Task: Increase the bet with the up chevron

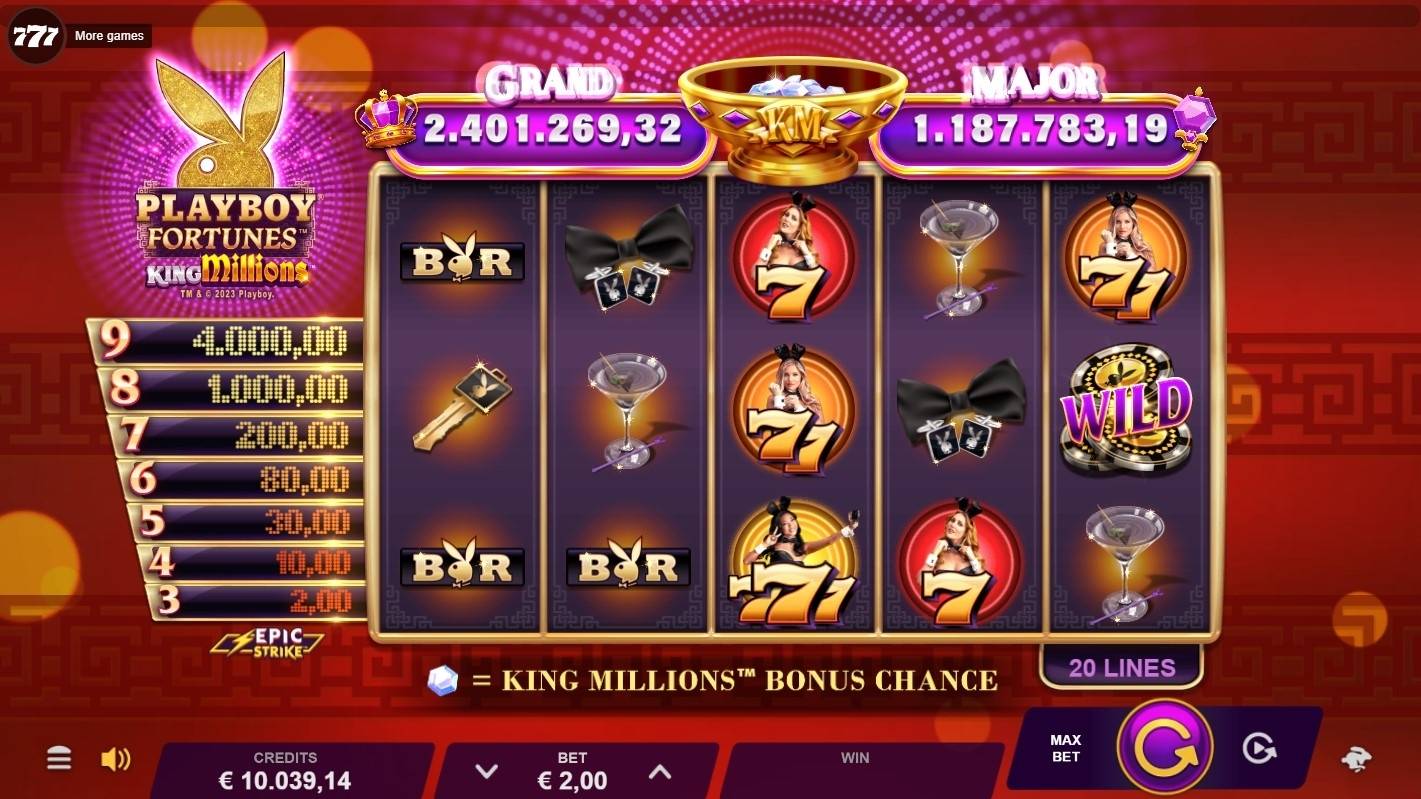Action: point(659,771)
